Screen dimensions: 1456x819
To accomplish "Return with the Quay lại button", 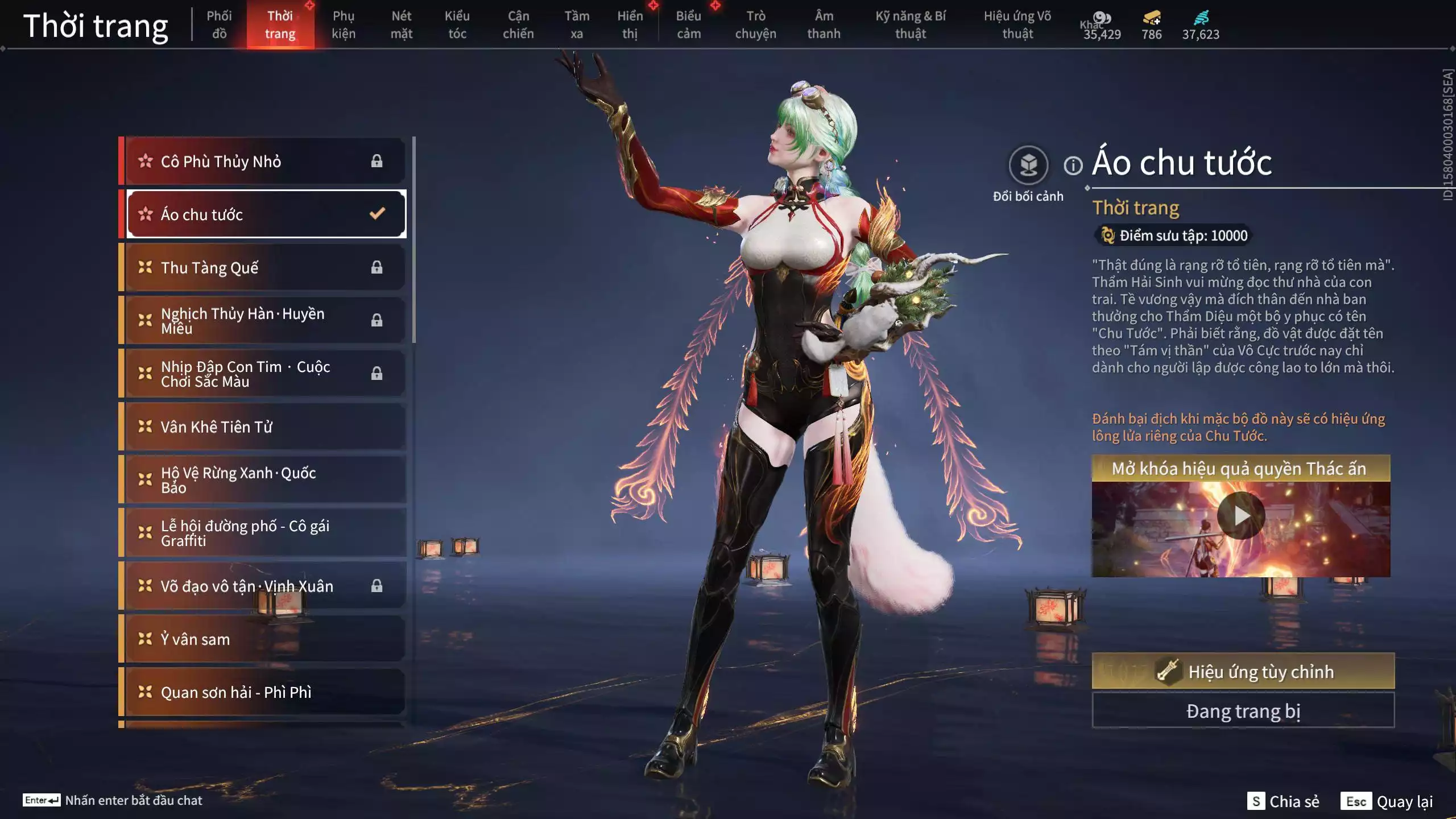I will point(1387,801).
